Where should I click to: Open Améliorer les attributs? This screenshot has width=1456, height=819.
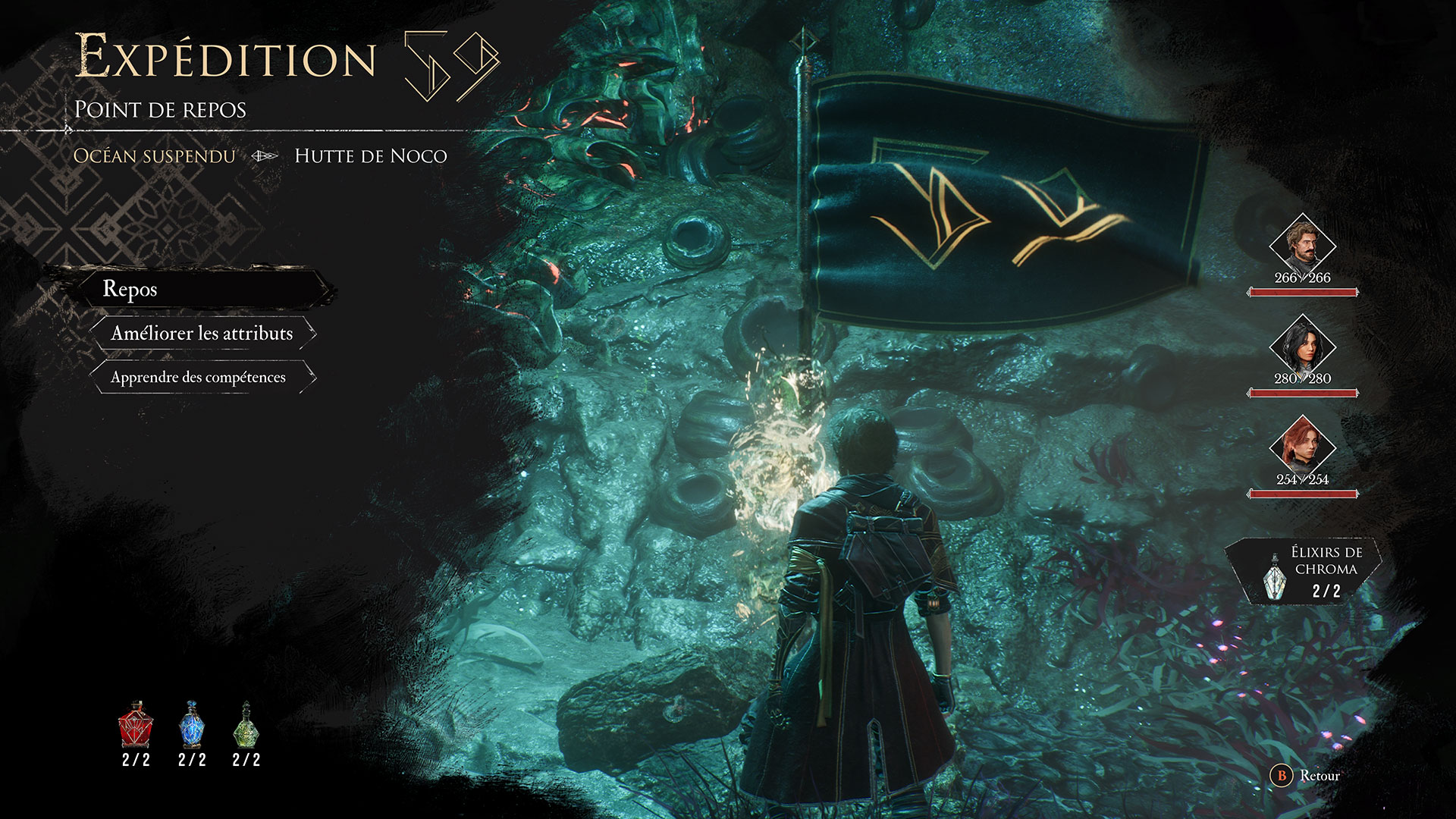tap(202, 334)
